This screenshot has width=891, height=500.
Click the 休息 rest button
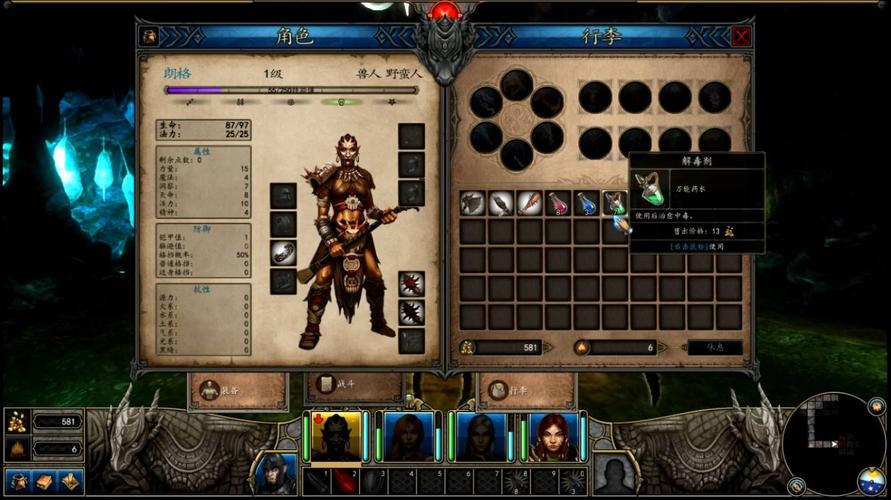click(715, 348)
